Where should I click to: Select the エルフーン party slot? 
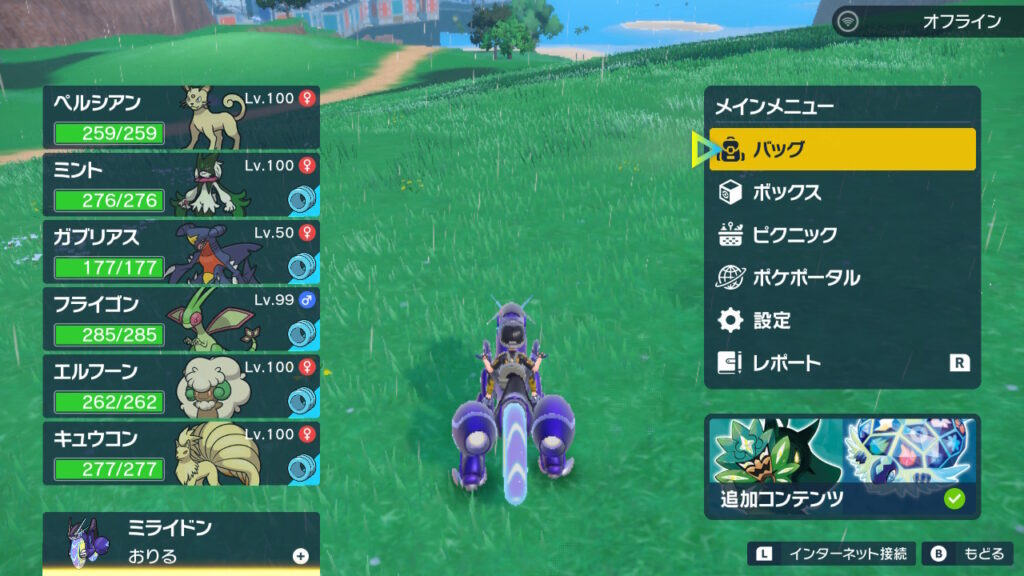181,385
